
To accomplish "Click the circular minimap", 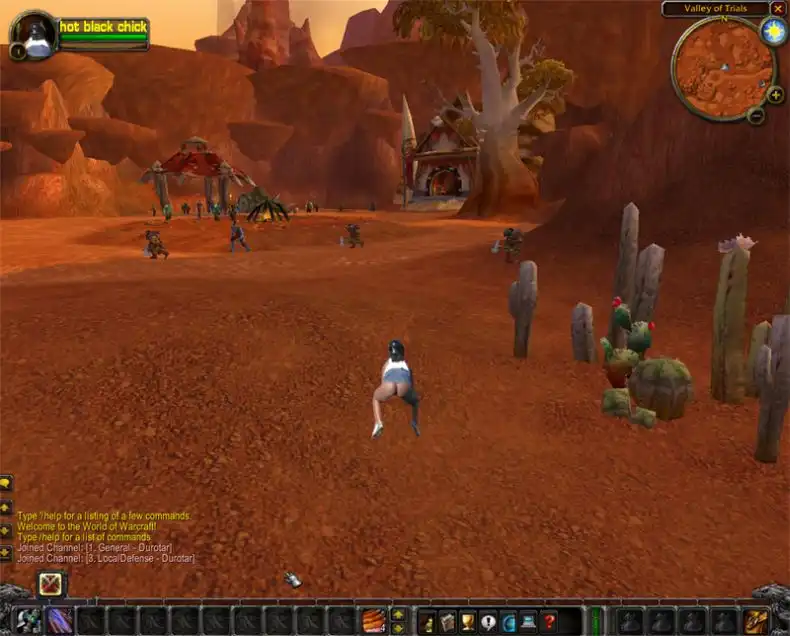I will pyautogui.click(x=723, y=66).
